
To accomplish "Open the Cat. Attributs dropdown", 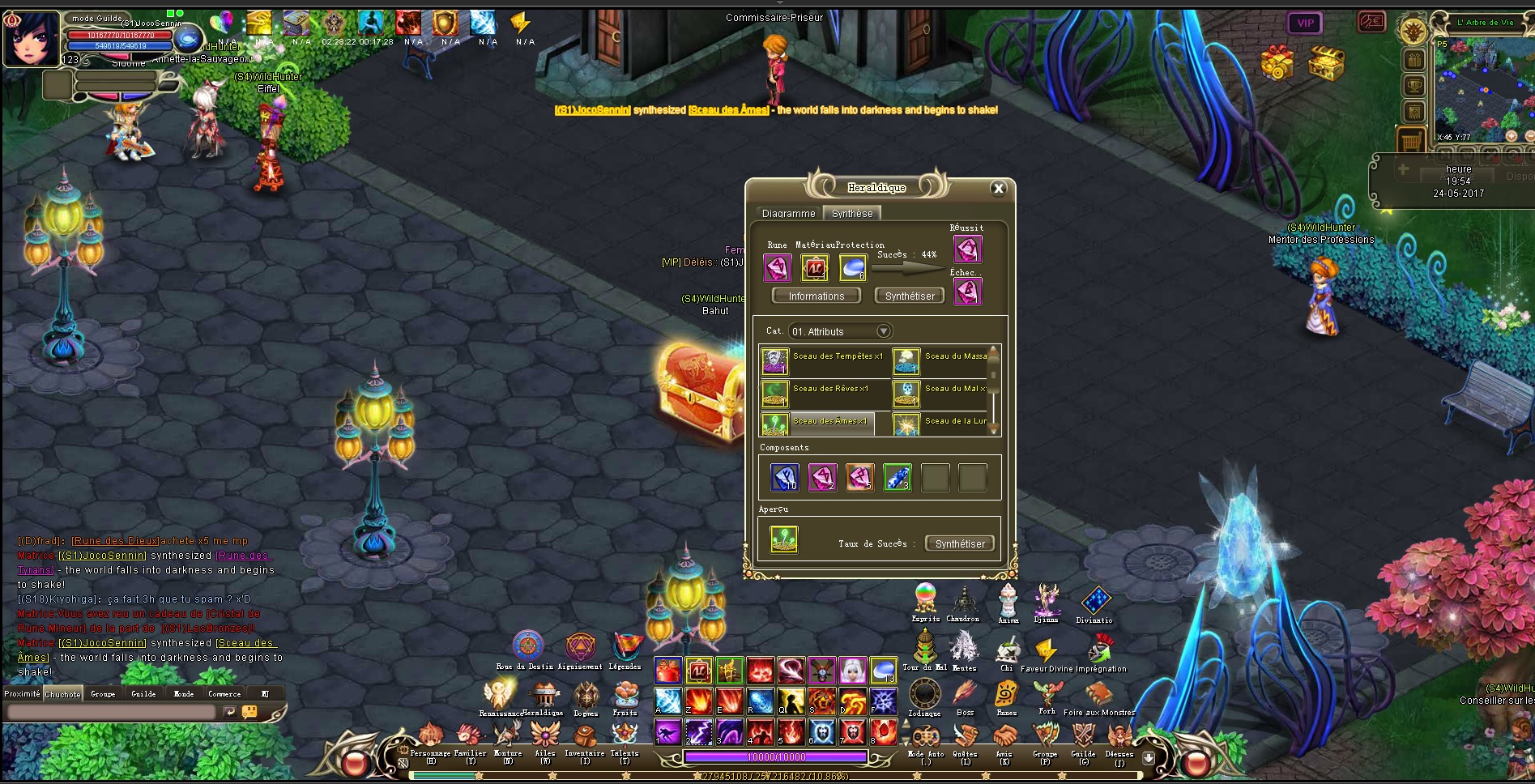I will [x=883, y=331].
